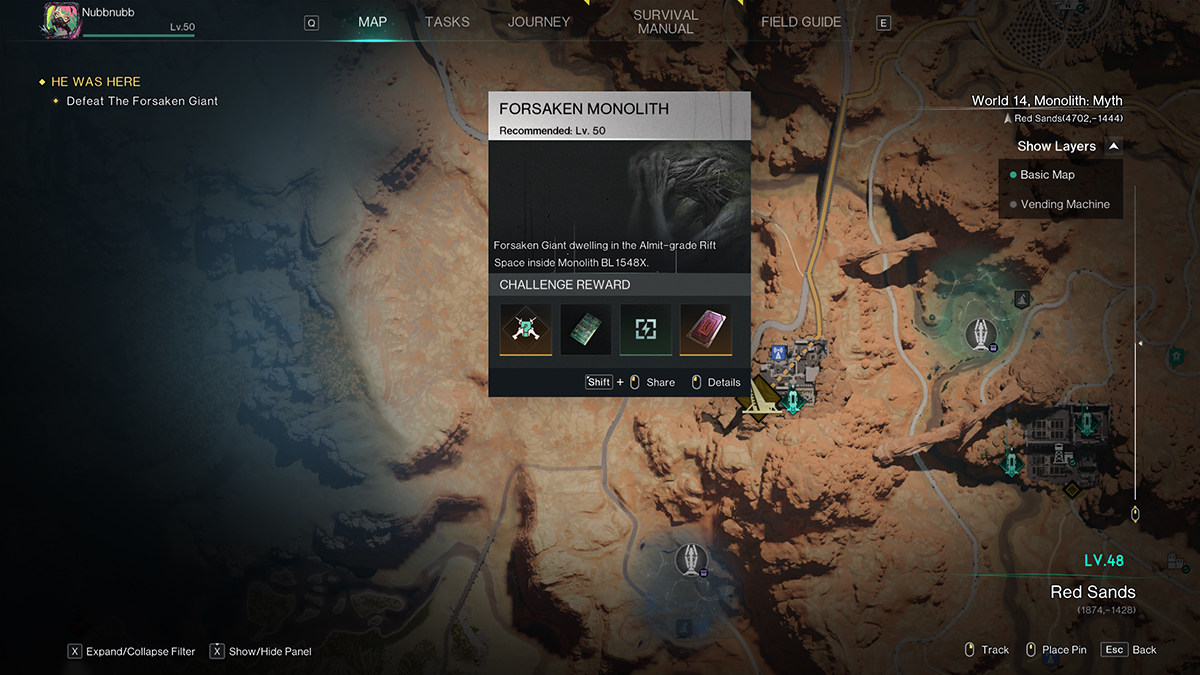Collapse the Show Layers panel arrow

[1114, 146]
